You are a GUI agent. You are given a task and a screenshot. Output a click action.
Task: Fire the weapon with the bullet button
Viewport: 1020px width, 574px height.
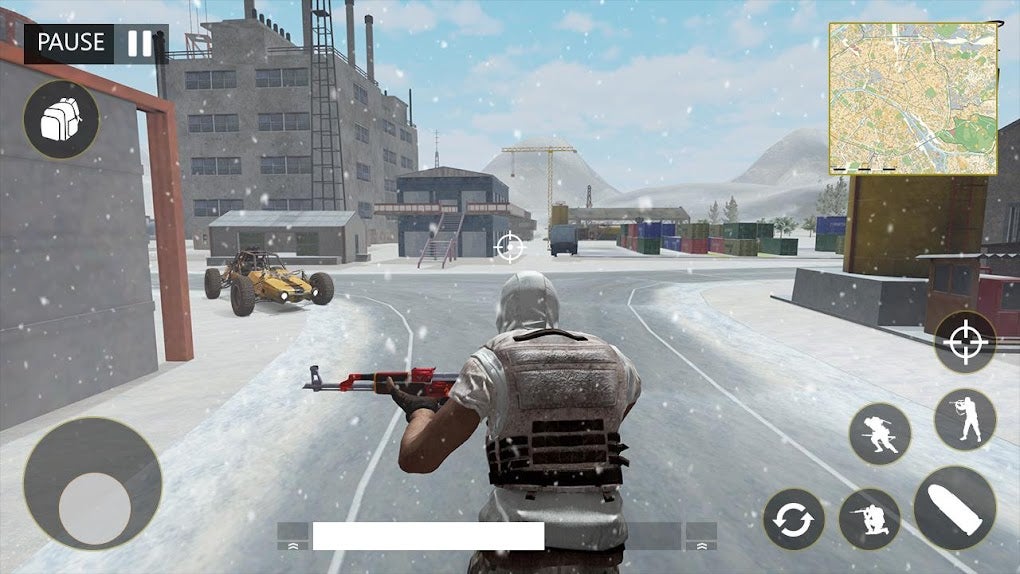coord(954,507)
